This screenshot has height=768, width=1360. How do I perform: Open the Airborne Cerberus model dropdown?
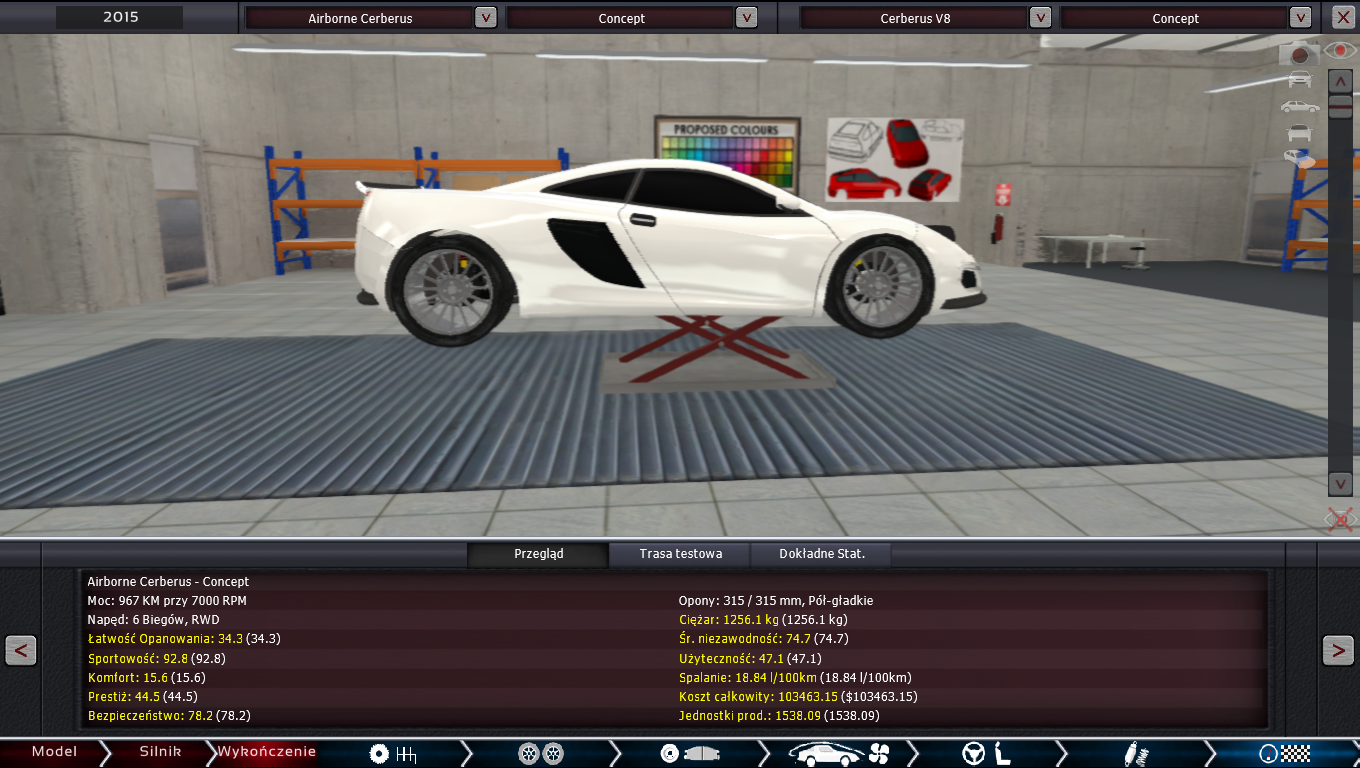[x=485, y=17]
